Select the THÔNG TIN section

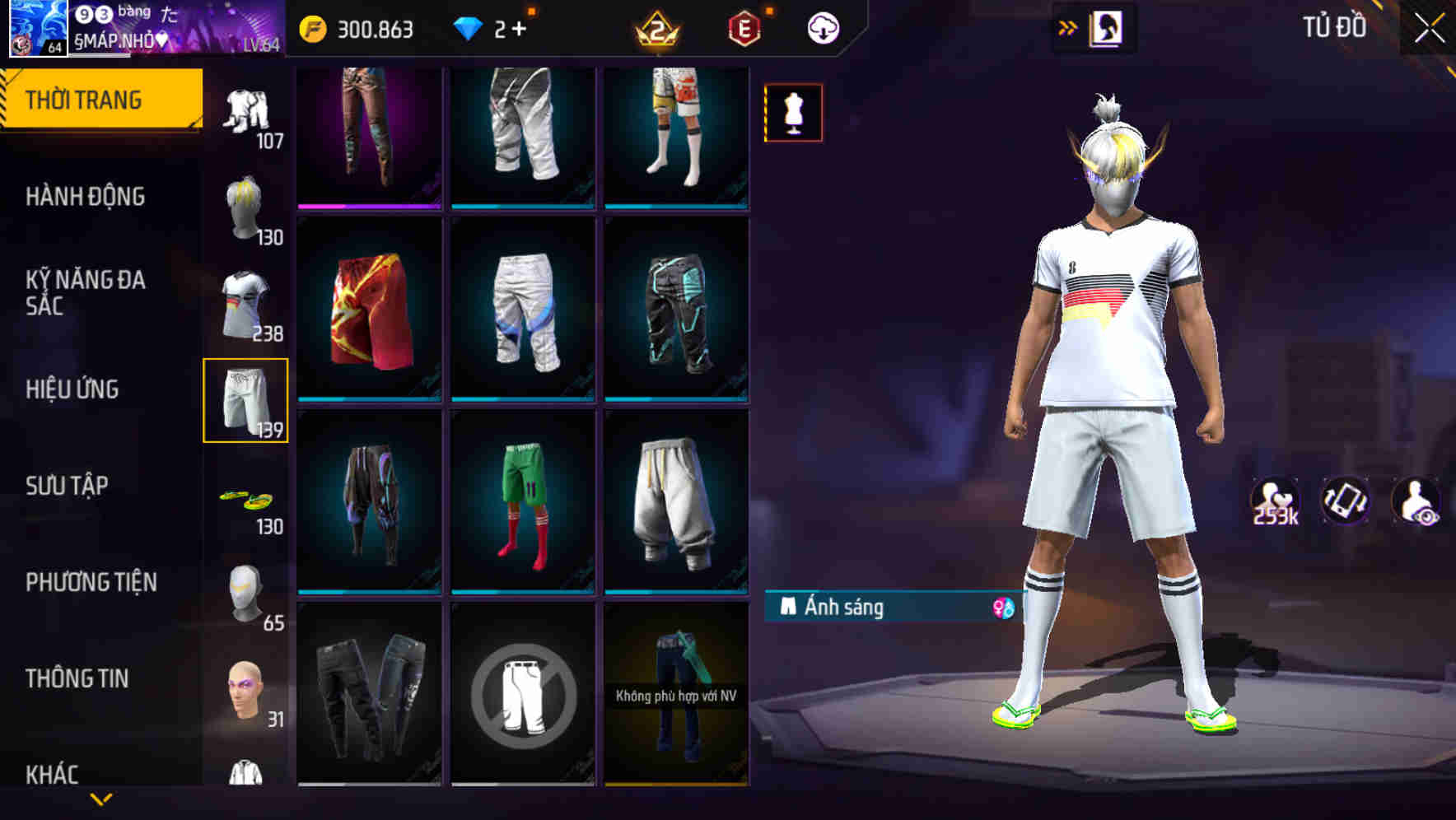point(78,678)
